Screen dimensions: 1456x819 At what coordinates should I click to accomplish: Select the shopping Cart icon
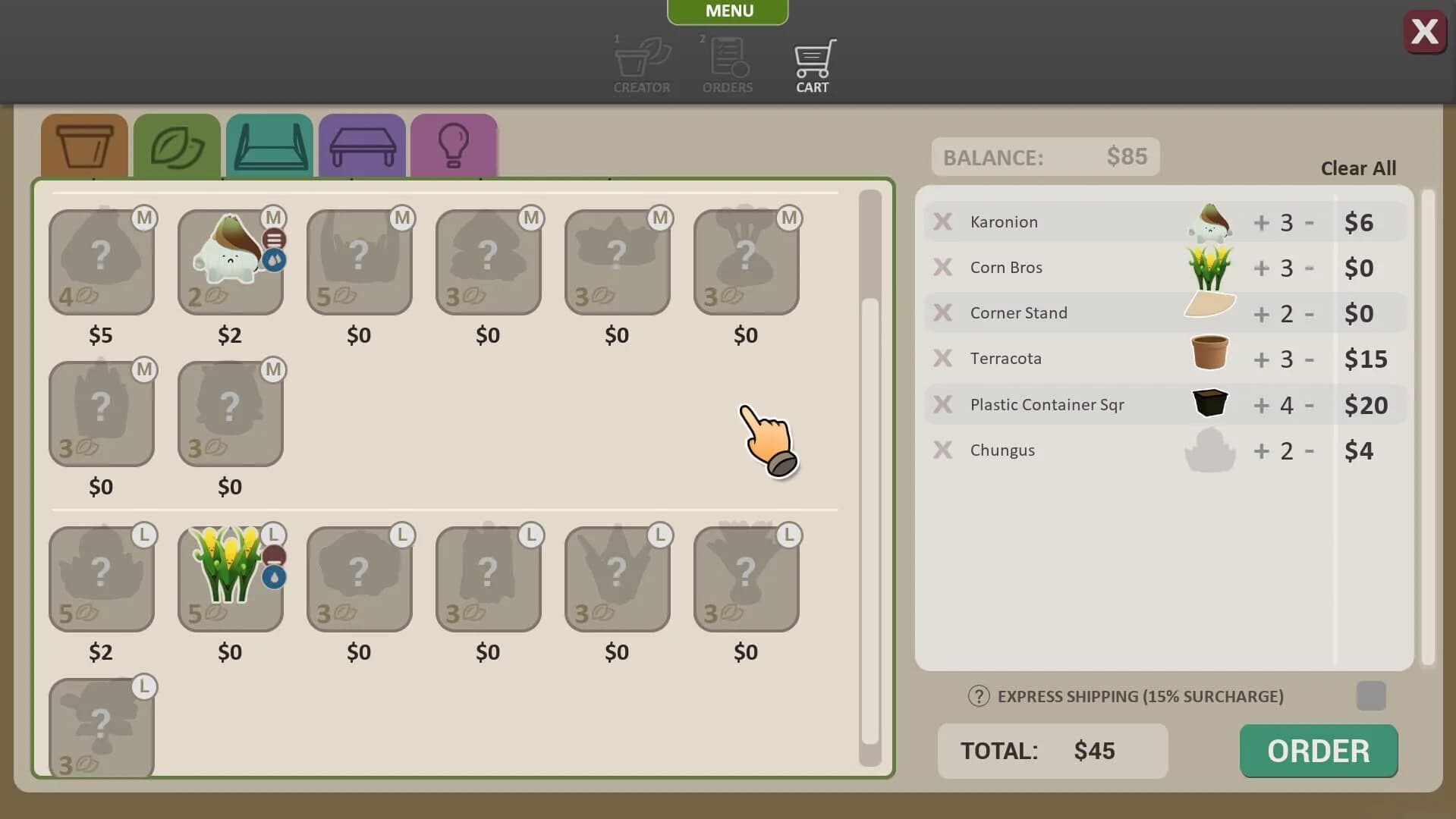pyautogui.click(x=813, y=61)
